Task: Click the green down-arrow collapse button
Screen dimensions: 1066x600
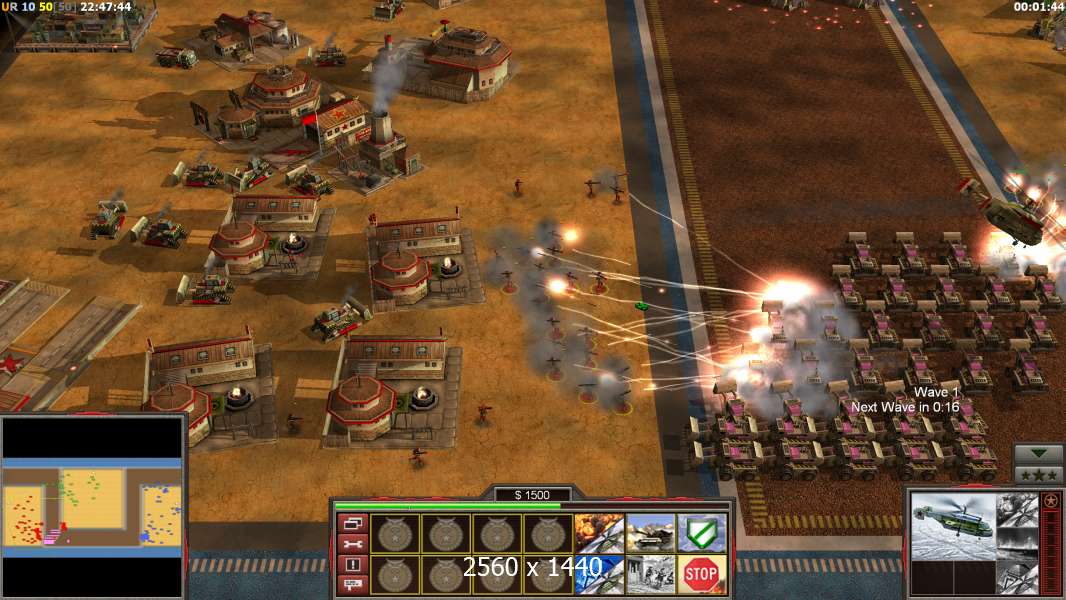Action: tap(1038, 454)
